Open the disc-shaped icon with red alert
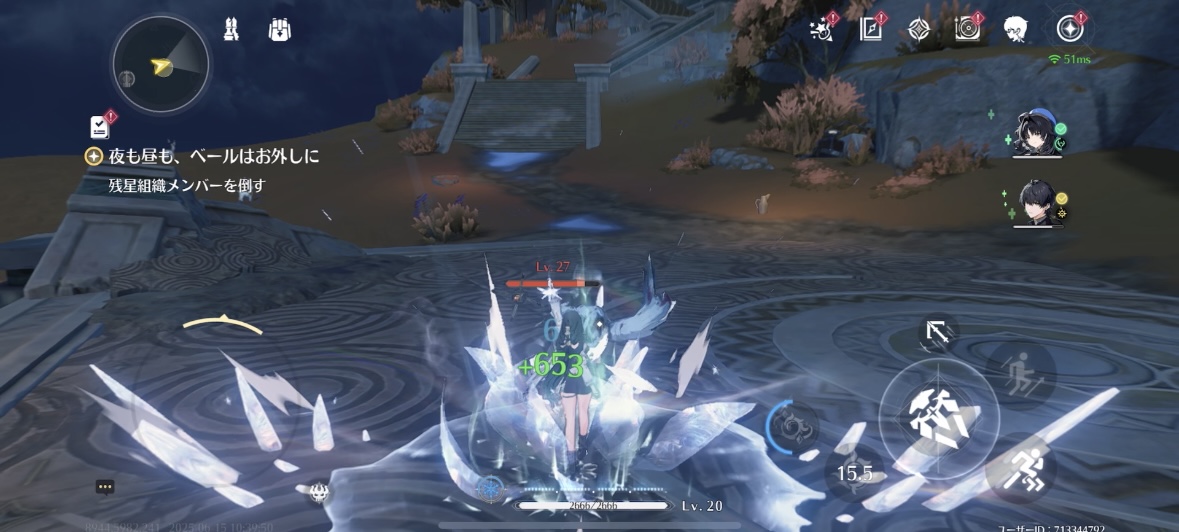This screenshot has height=532, width=1179. coord(967,29)
